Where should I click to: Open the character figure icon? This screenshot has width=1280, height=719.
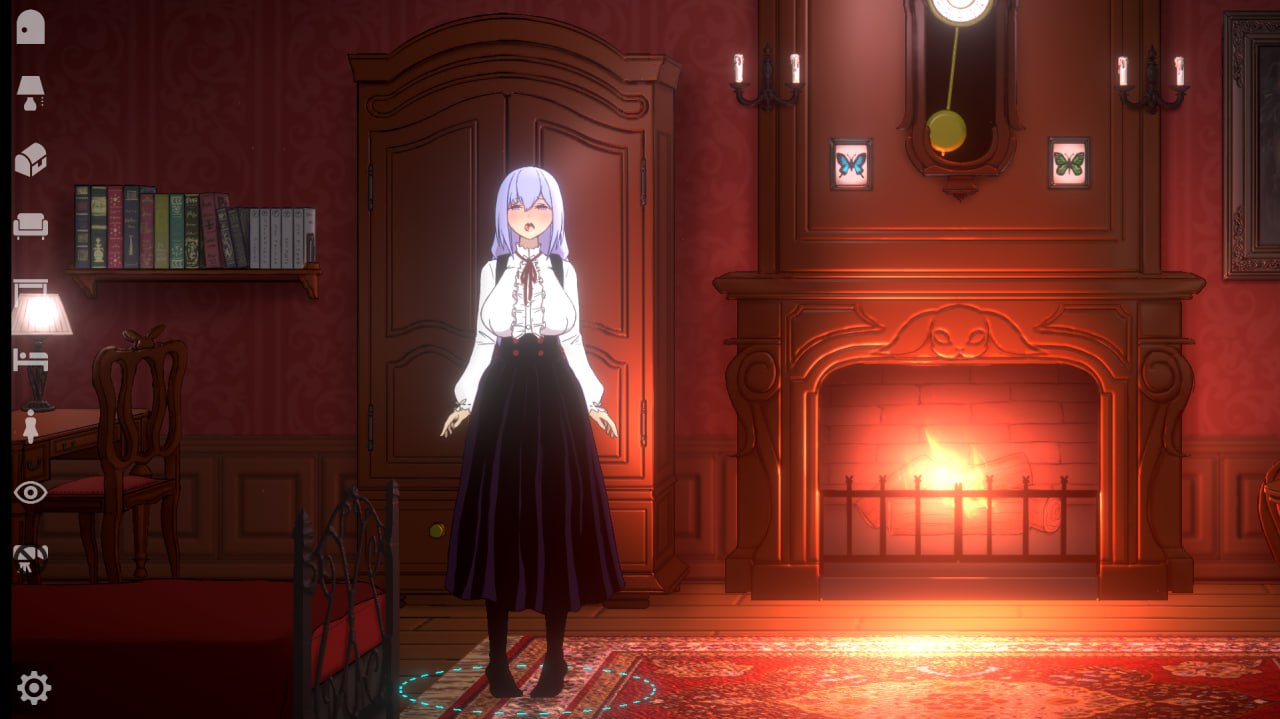30,426
